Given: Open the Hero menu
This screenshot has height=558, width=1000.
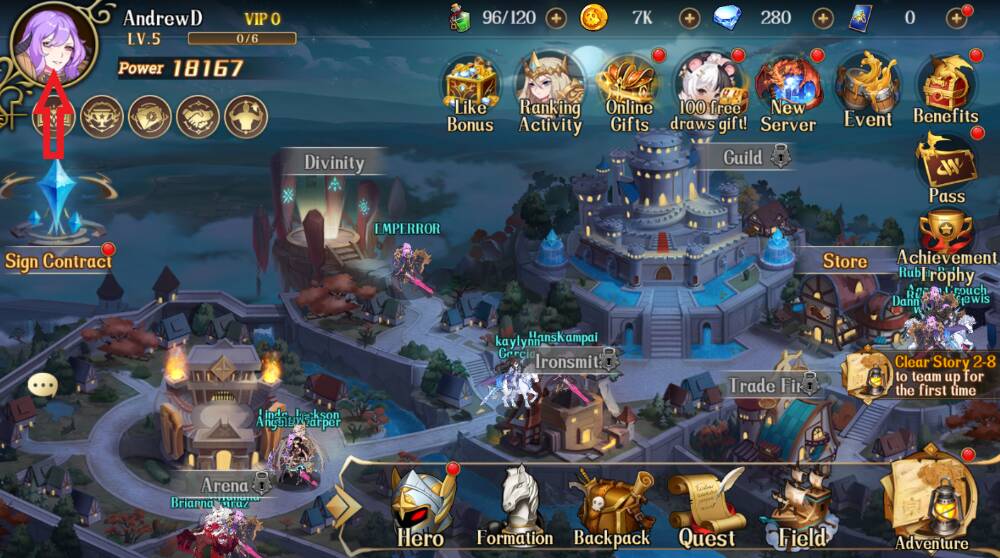Looking at the screenshot, I should pos(421,506).
